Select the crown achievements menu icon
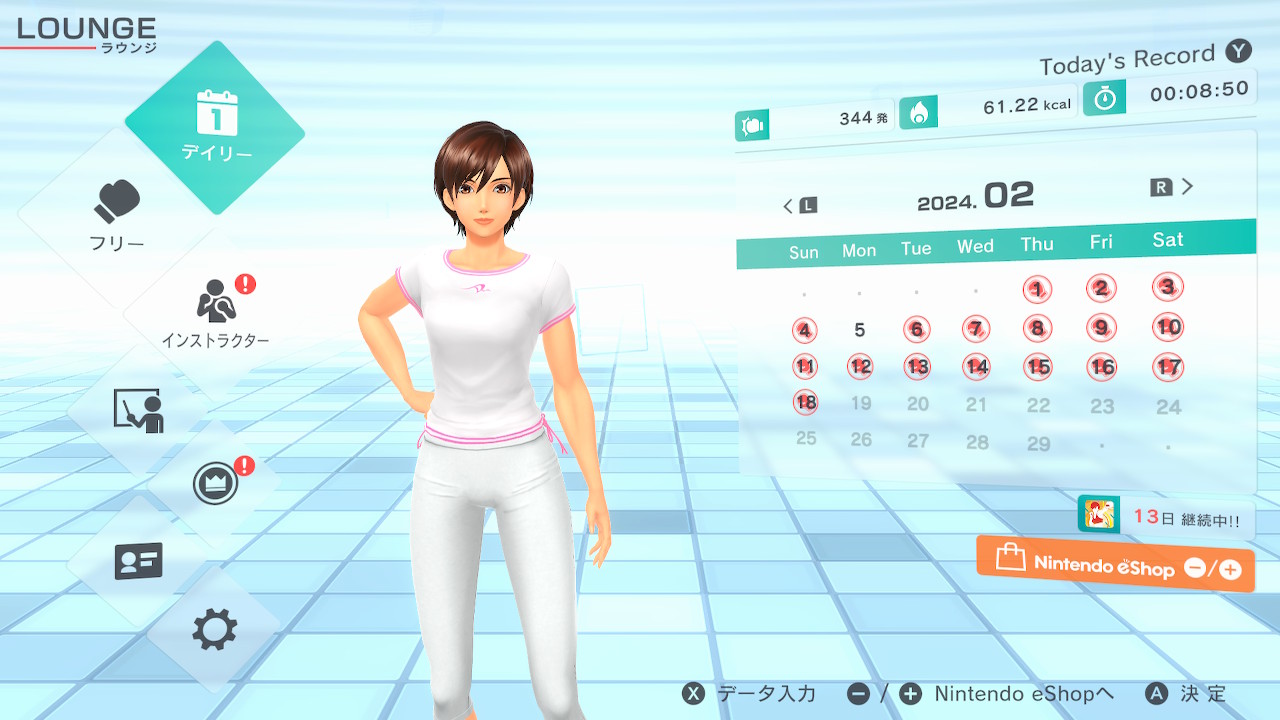This screenshot has height=720, width=1280. tap(215, 485)
